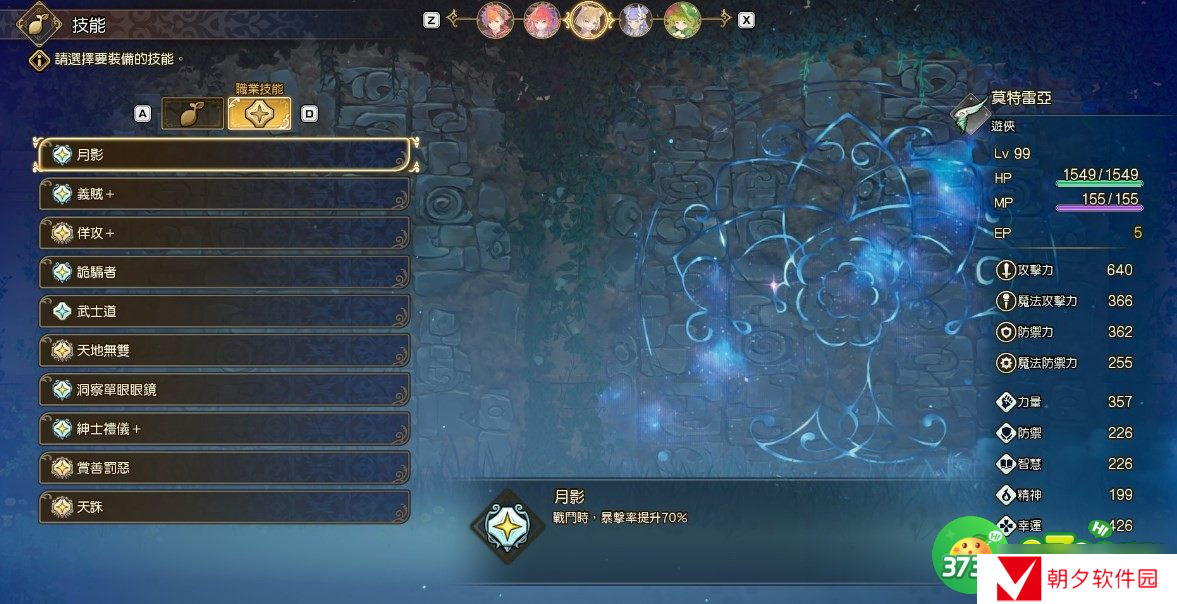Switch to the orange-haired character portrait
Screen dimensions: 1177x604
495,19
